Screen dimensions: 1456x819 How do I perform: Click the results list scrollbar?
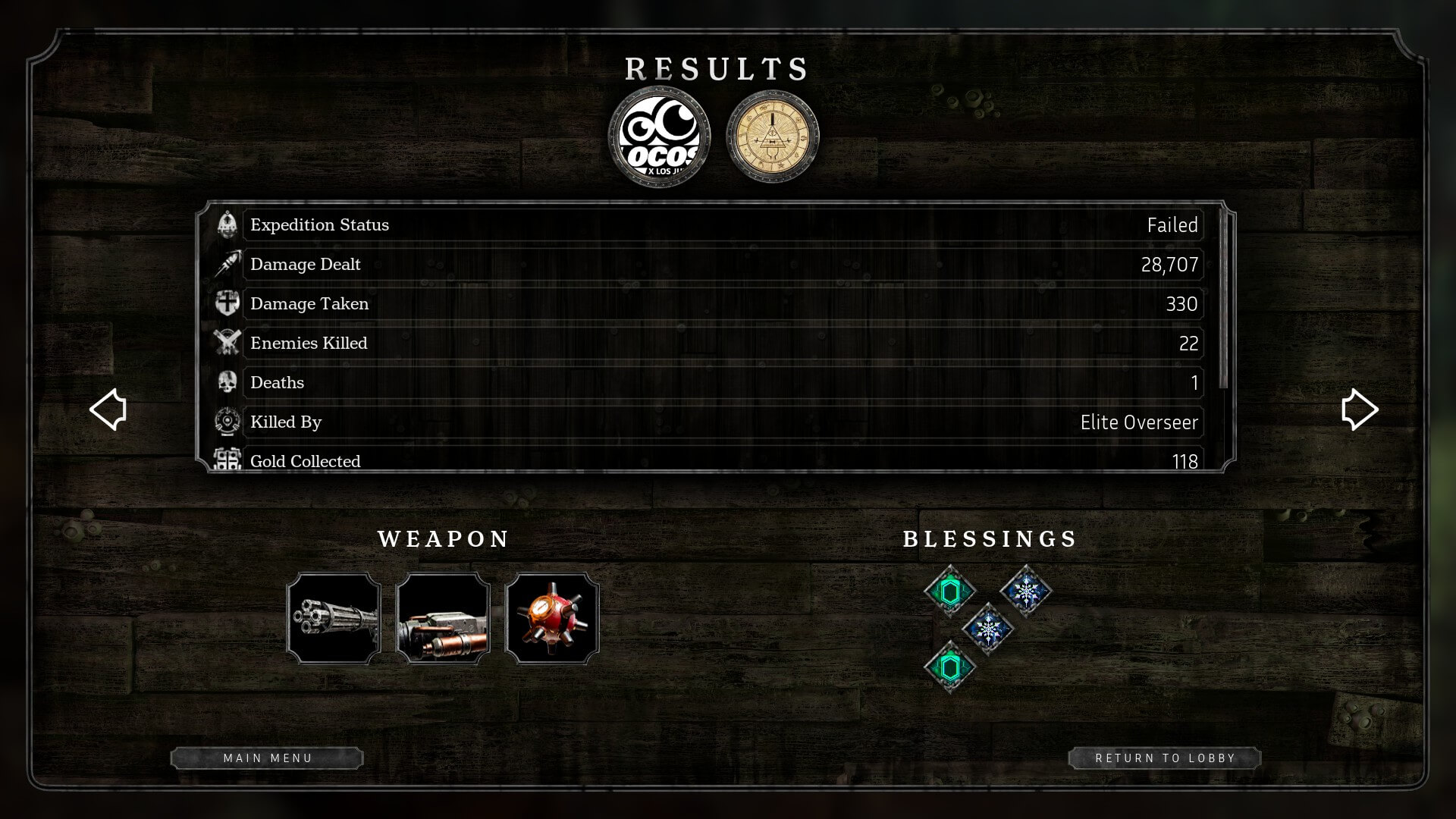tap(1222, 300)
